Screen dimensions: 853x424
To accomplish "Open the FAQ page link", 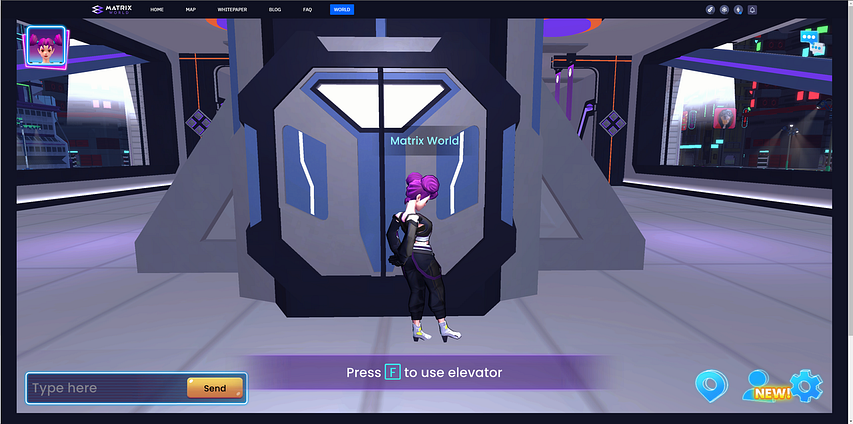I will pyautogui.click(x=307, y=9).
